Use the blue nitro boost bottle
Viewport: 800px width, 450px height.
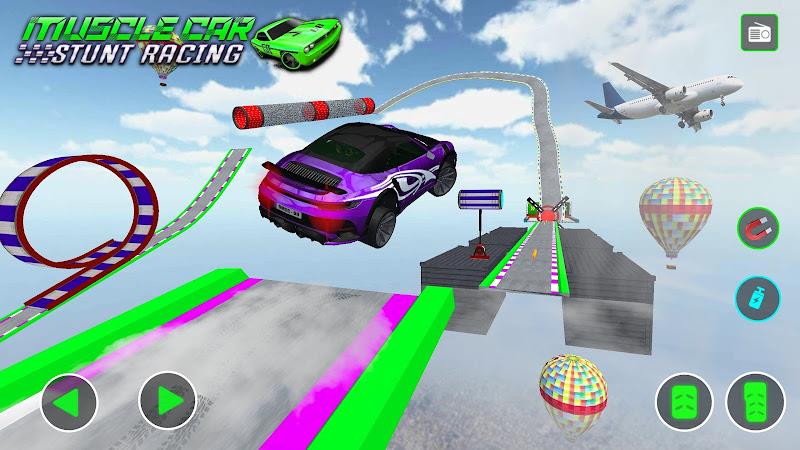pyautogui.click(x=757, y=297)
